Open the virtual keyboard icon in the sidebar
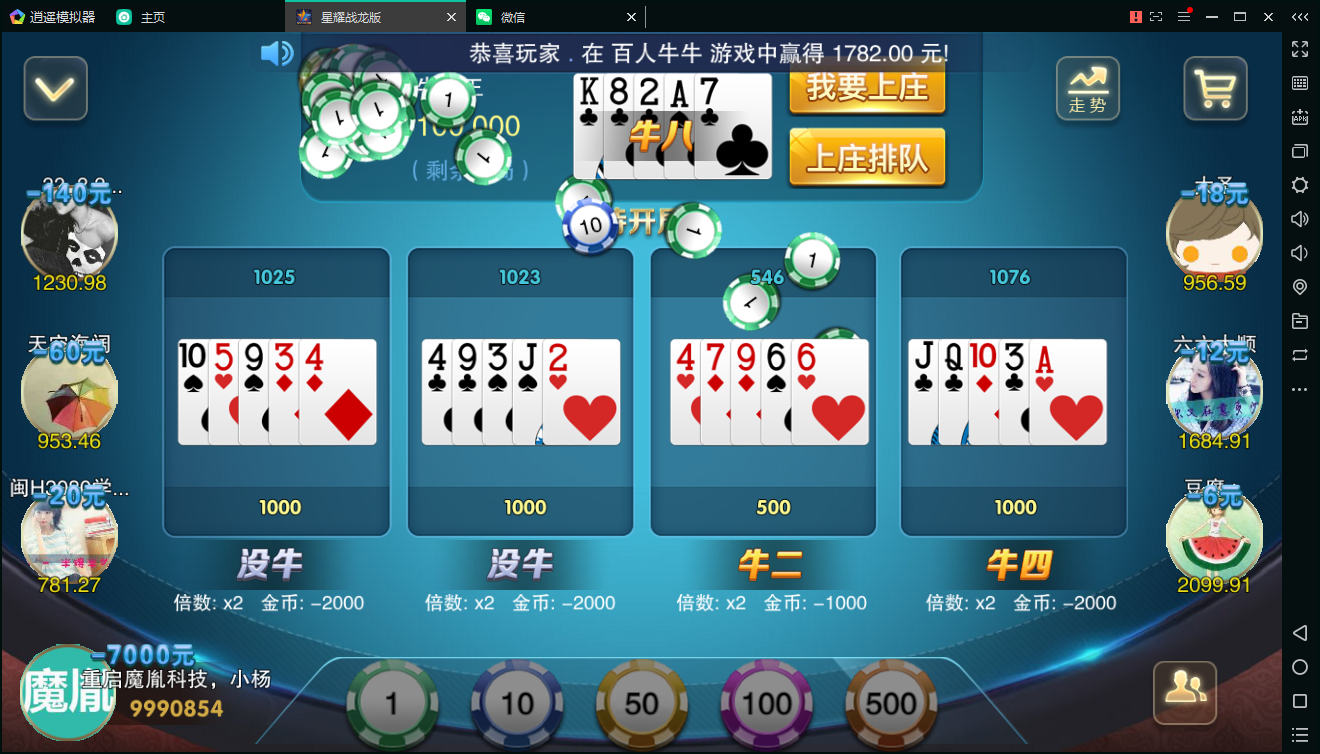 (1299, 82)
